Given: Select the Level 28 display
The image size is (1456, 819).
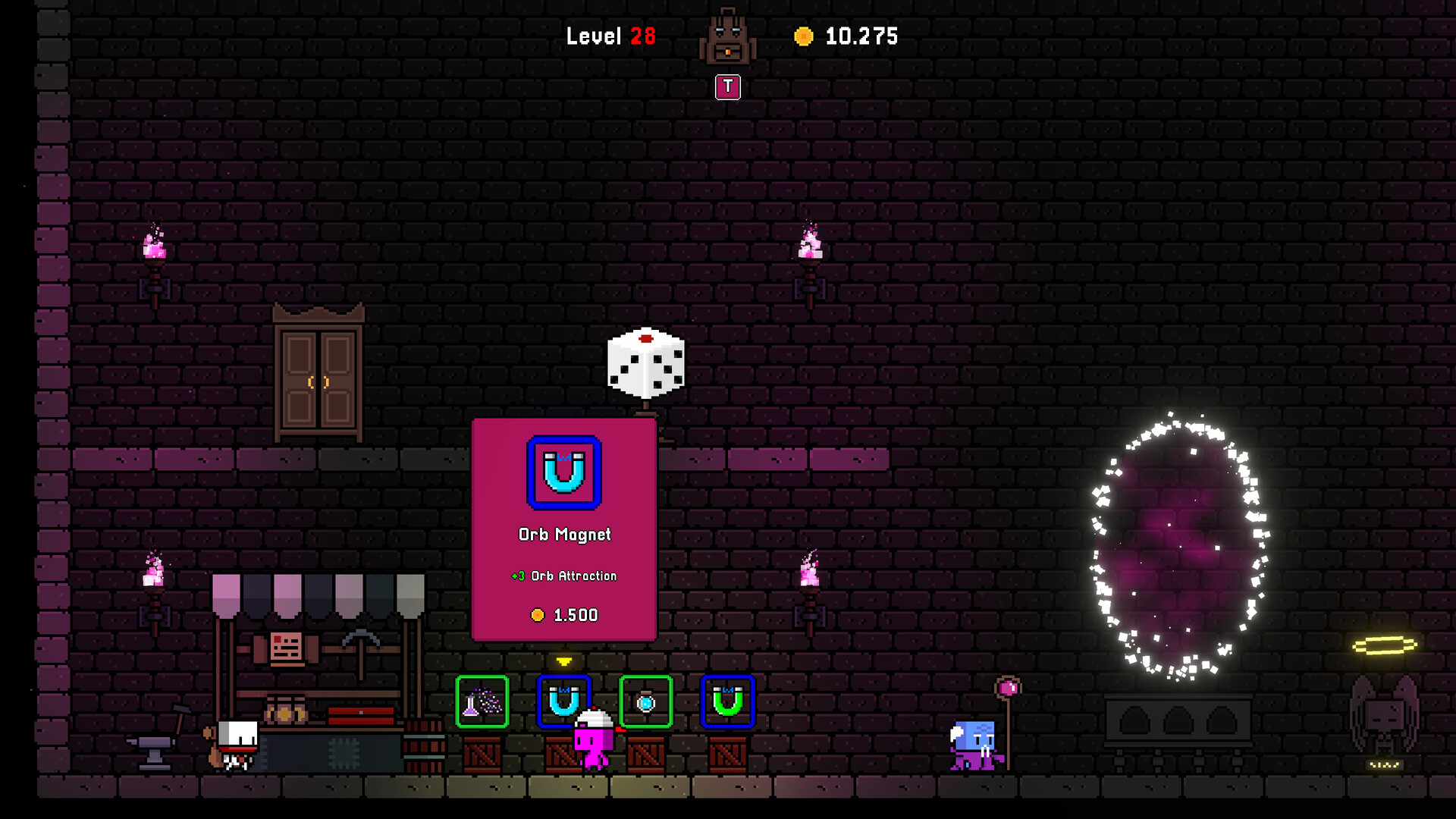Looking at the screenshot, I should [610, 36].
